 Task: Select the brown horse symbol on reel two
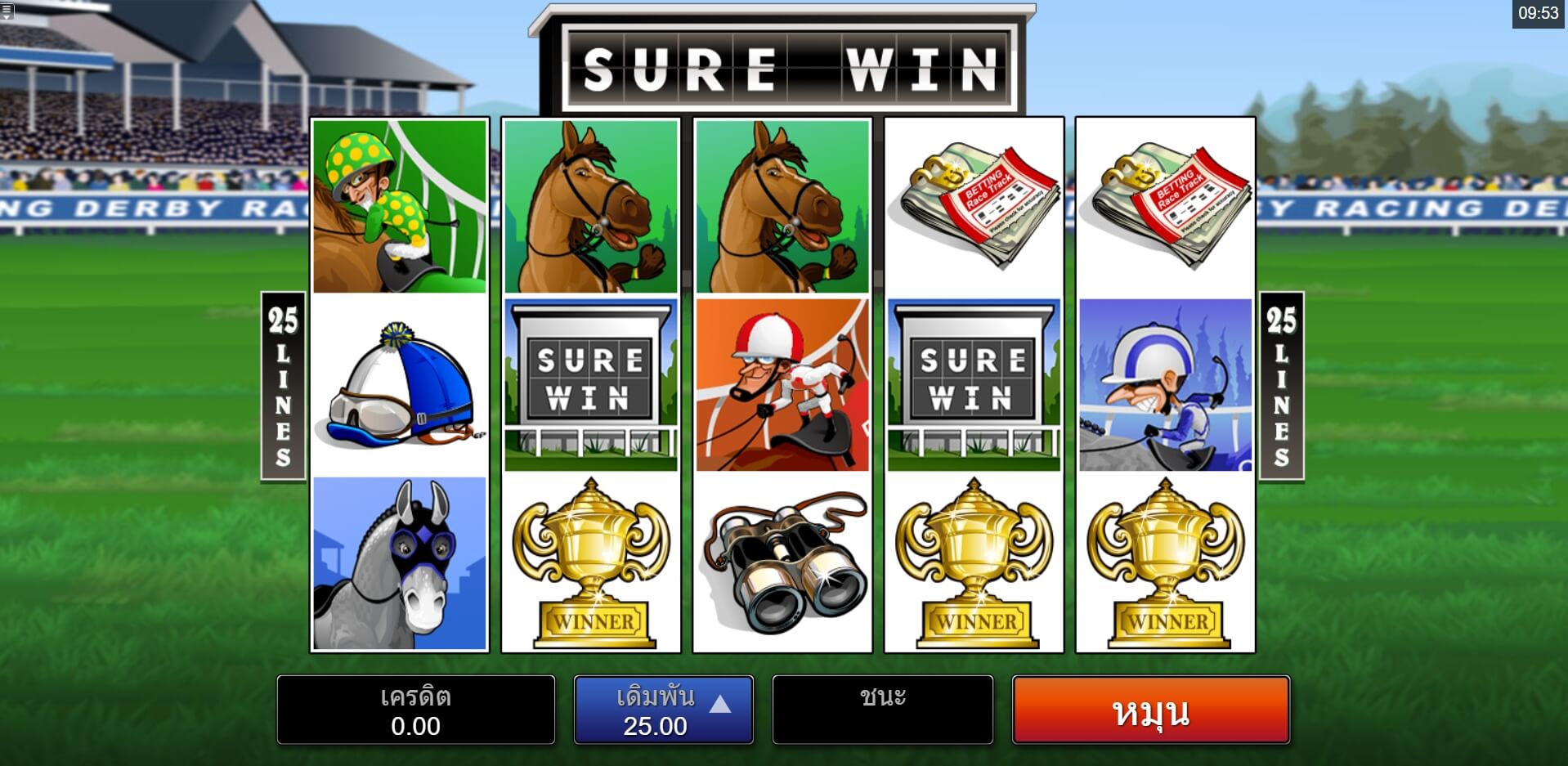[591, 206]
